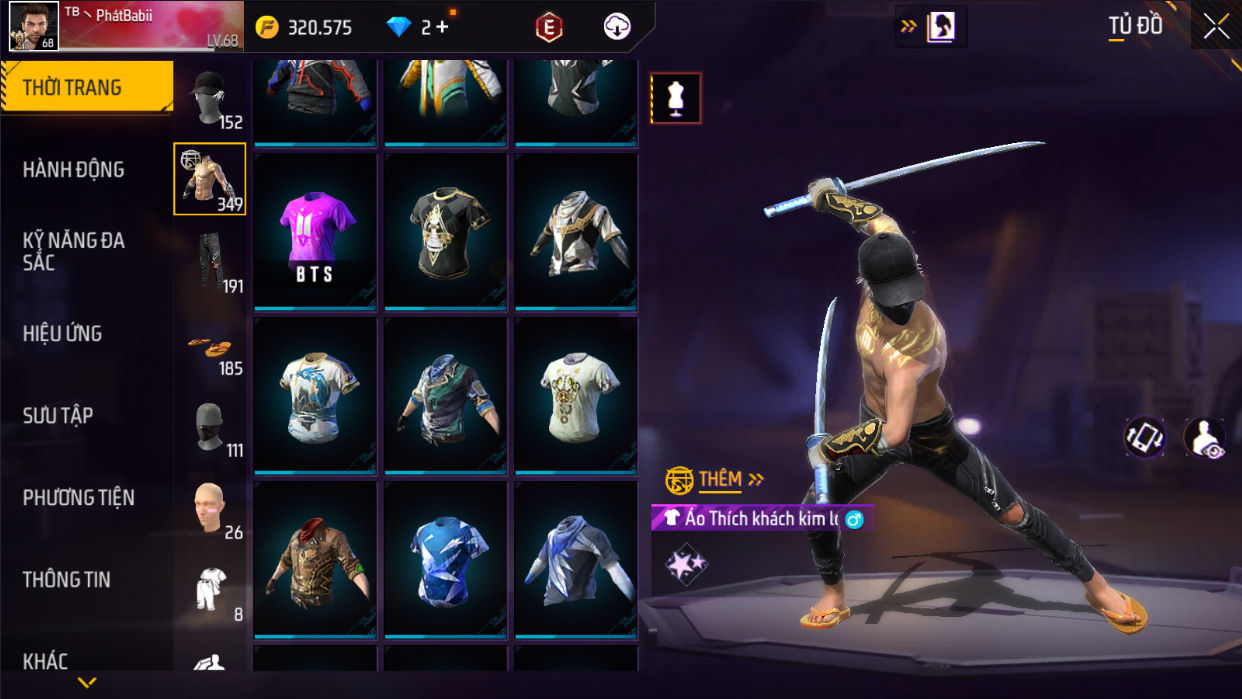The height and width of the screenshot is (699, 1242).
Task: Open the THỜI TRANG category
Action: (x=86, y=88)
